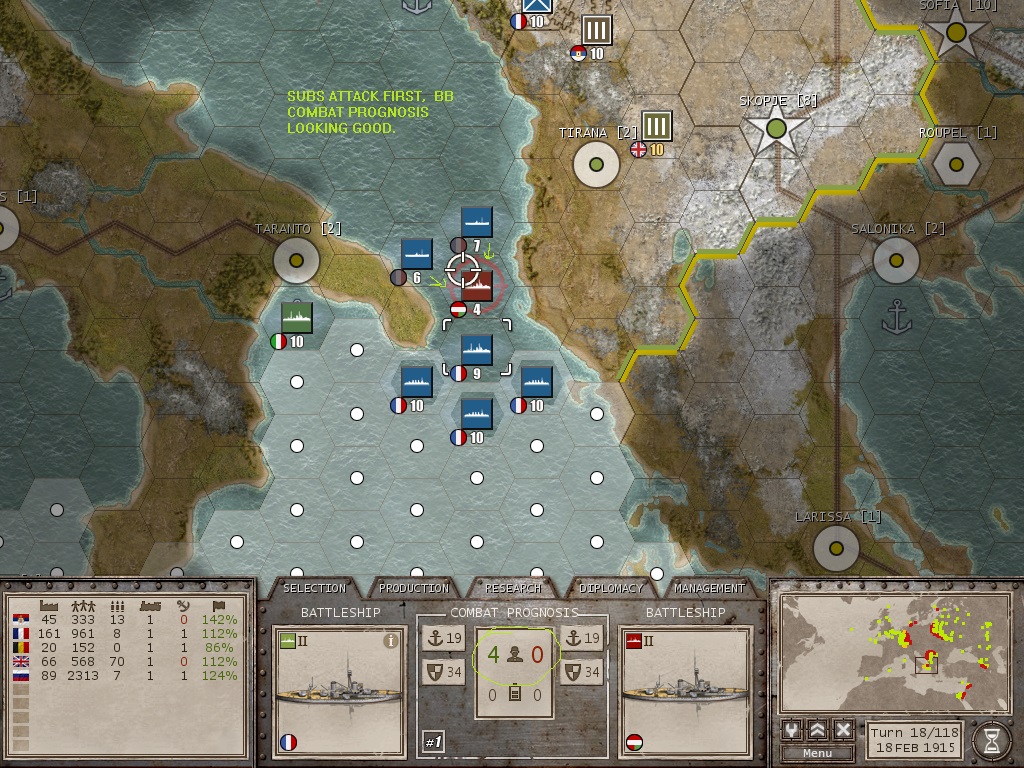Image resolution: width=1024 pixels, height=768 pixels.
Task: Select the Italian battleship near Taranto
Action: point(297,318)
